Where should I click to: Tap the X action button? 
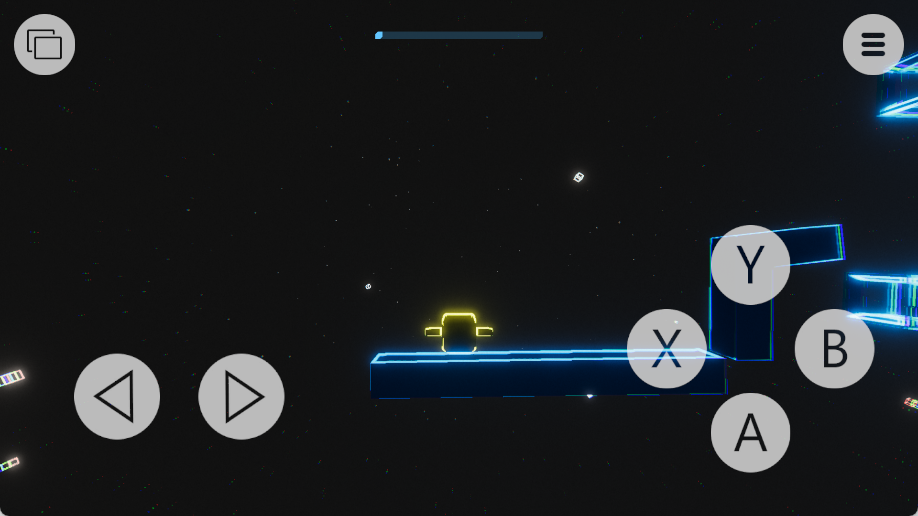[667, 348]
